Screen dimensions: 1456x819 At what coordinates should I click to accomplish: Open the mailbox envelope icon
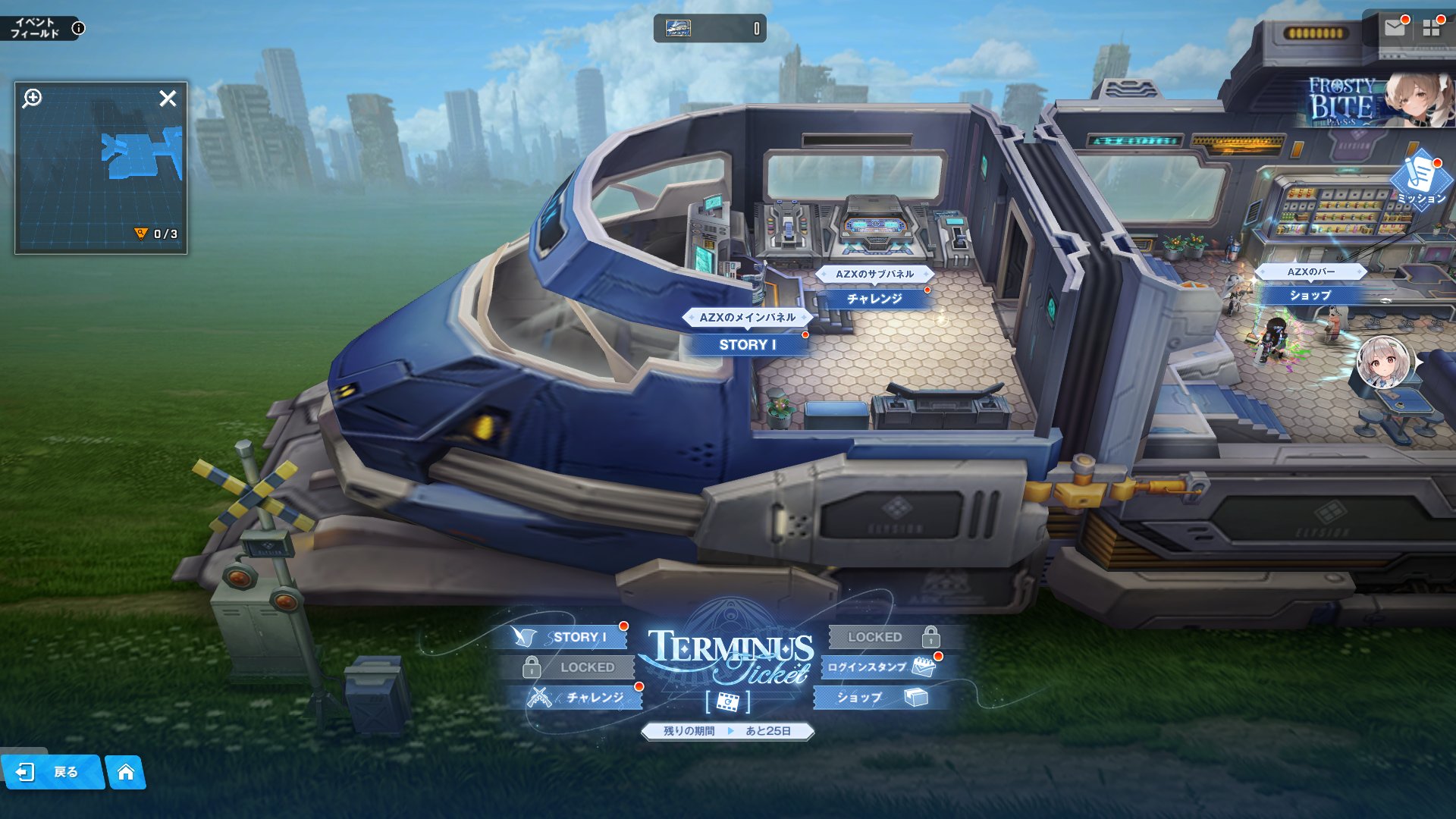point(1394,28)
